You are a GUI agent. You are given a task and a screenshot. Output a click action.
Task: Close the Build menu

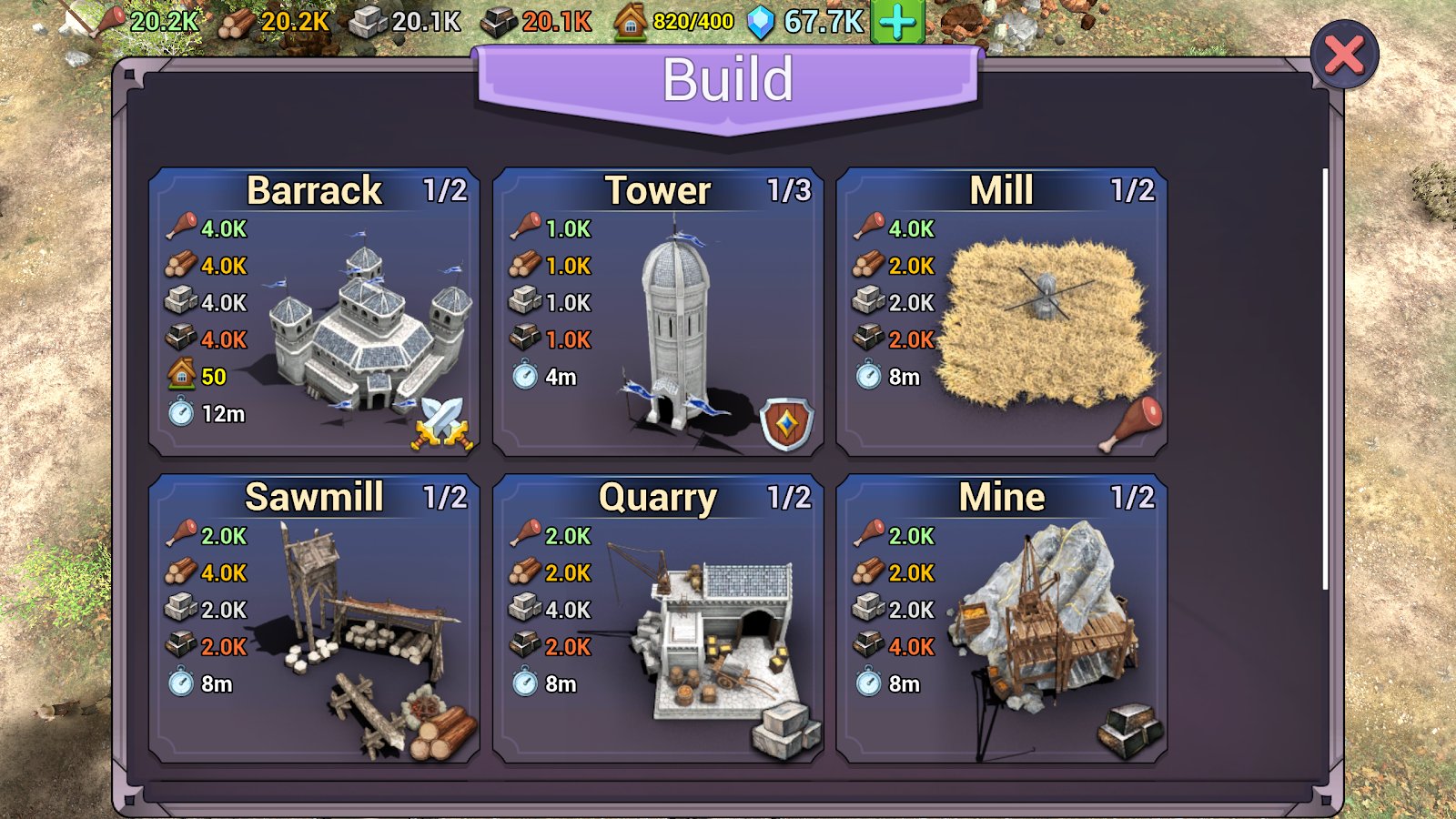tap(1344, 55)
